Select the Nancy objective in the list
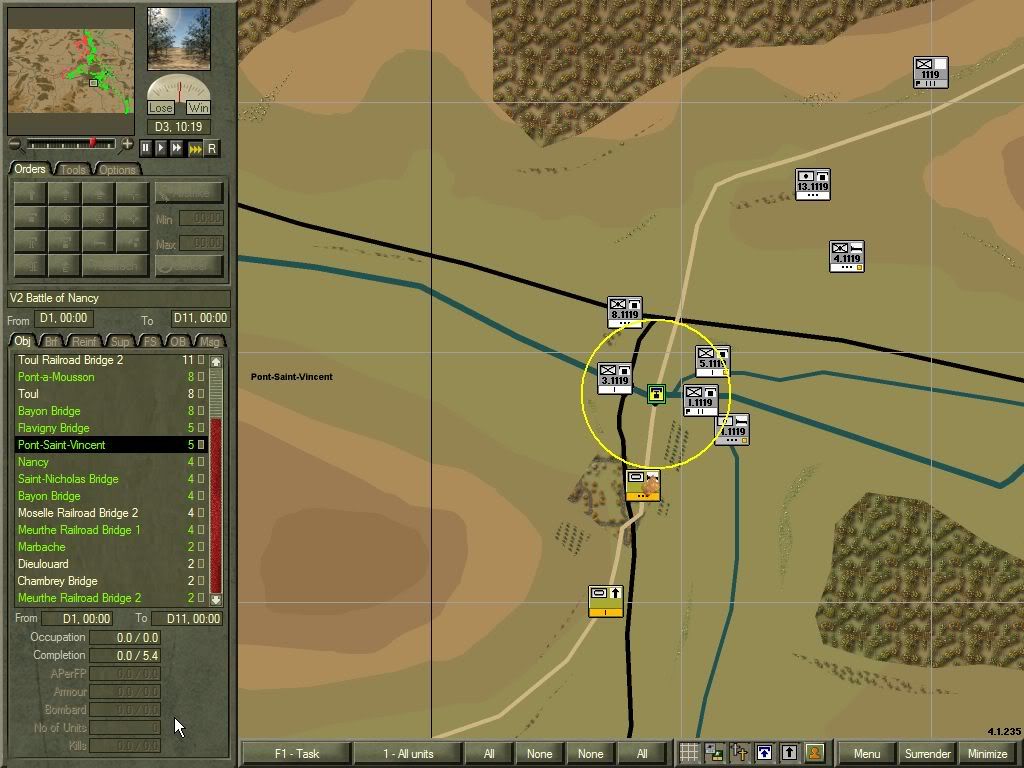The height and width of the screenshot is (768, 1024). (x=33, y=462)
